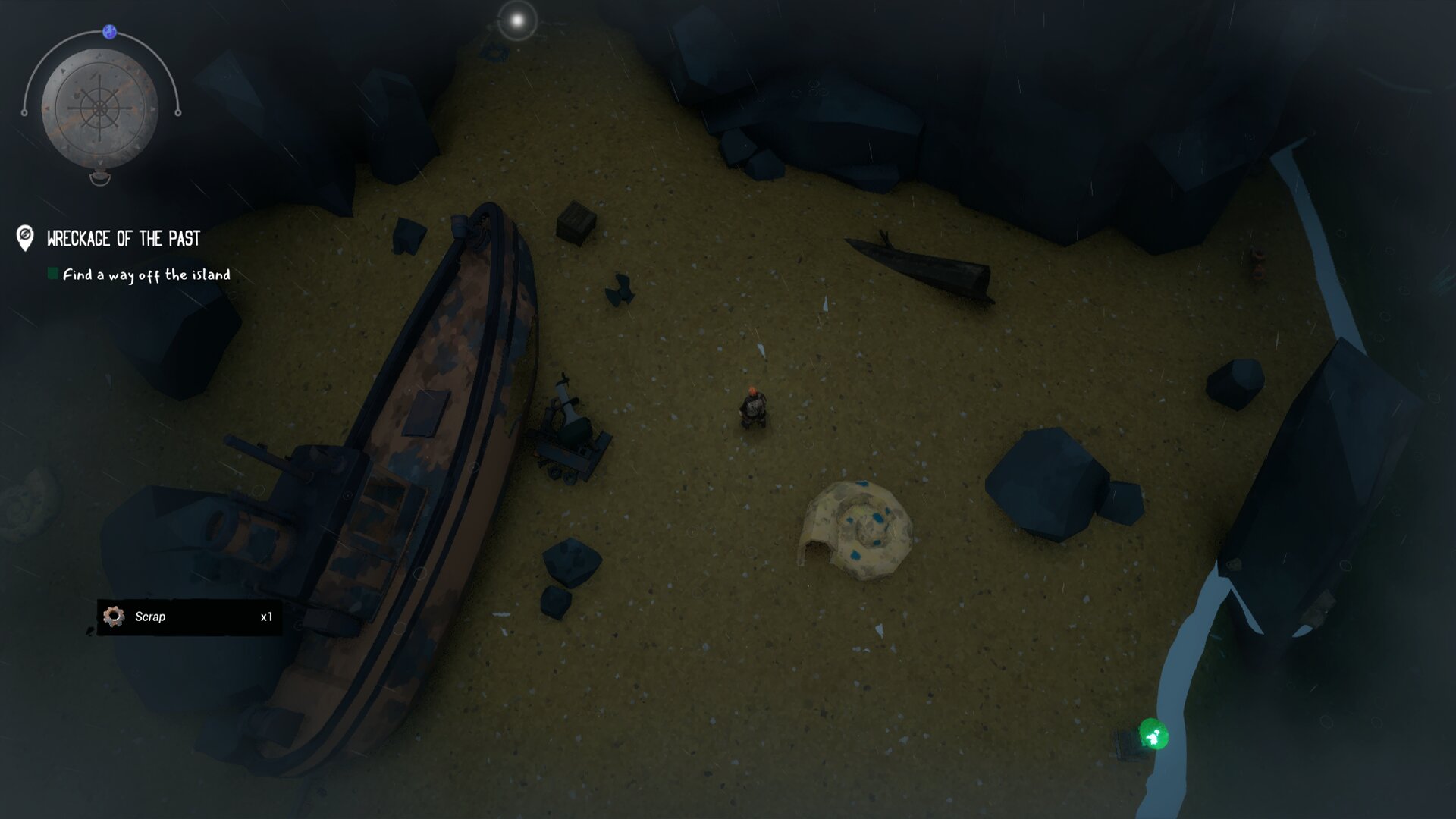Image resolution: width=1456 pixels, height=819 pixels.
Task: Select the Wreckage of the Past quest title
Action: (x=124, y=239)
